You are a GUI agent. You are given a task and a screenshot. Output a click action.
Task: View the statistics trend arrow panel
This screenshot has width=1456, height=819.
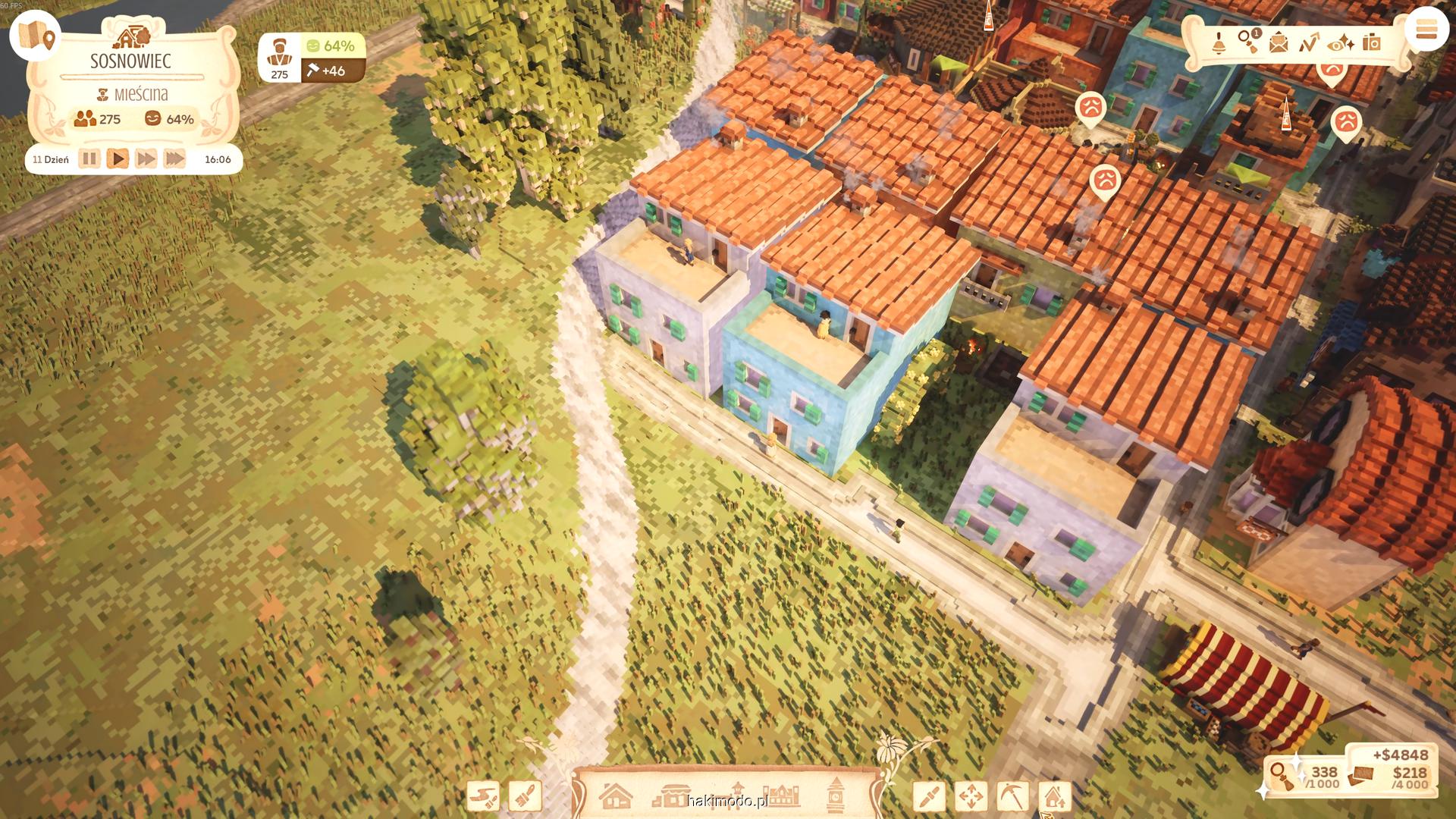(1309, 42)
